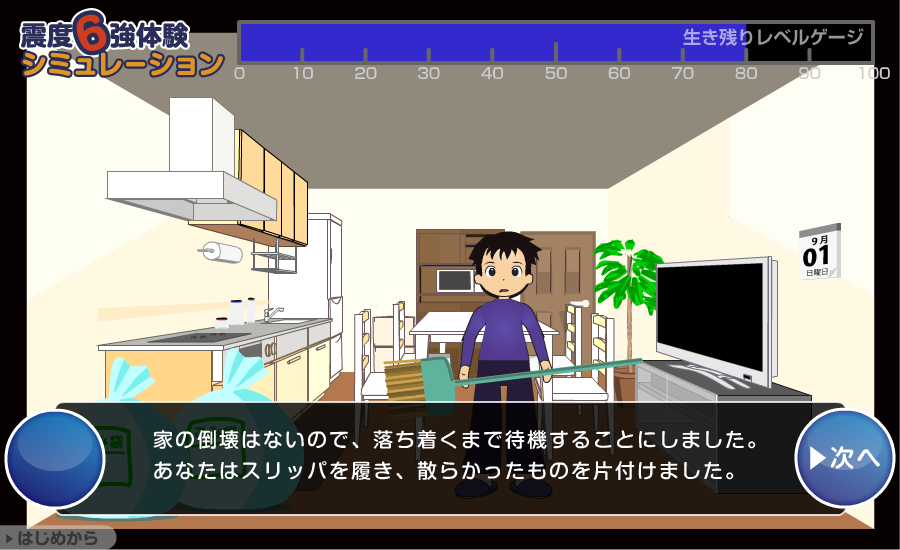Continue with the 次へ button
900x550 pixels.
click(844, 458)
